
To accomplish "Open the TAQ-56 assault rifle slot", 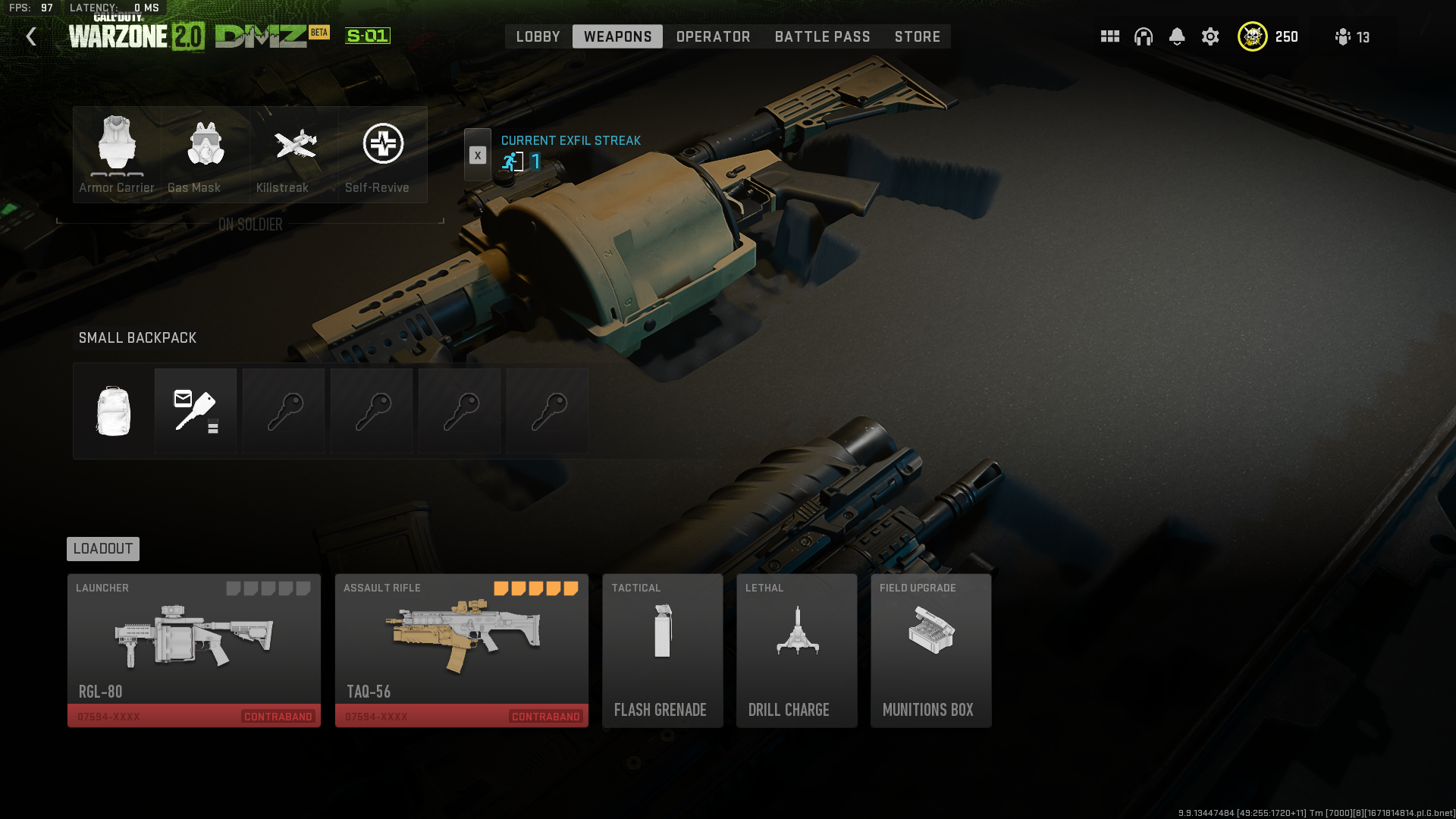I will point(461,648).
